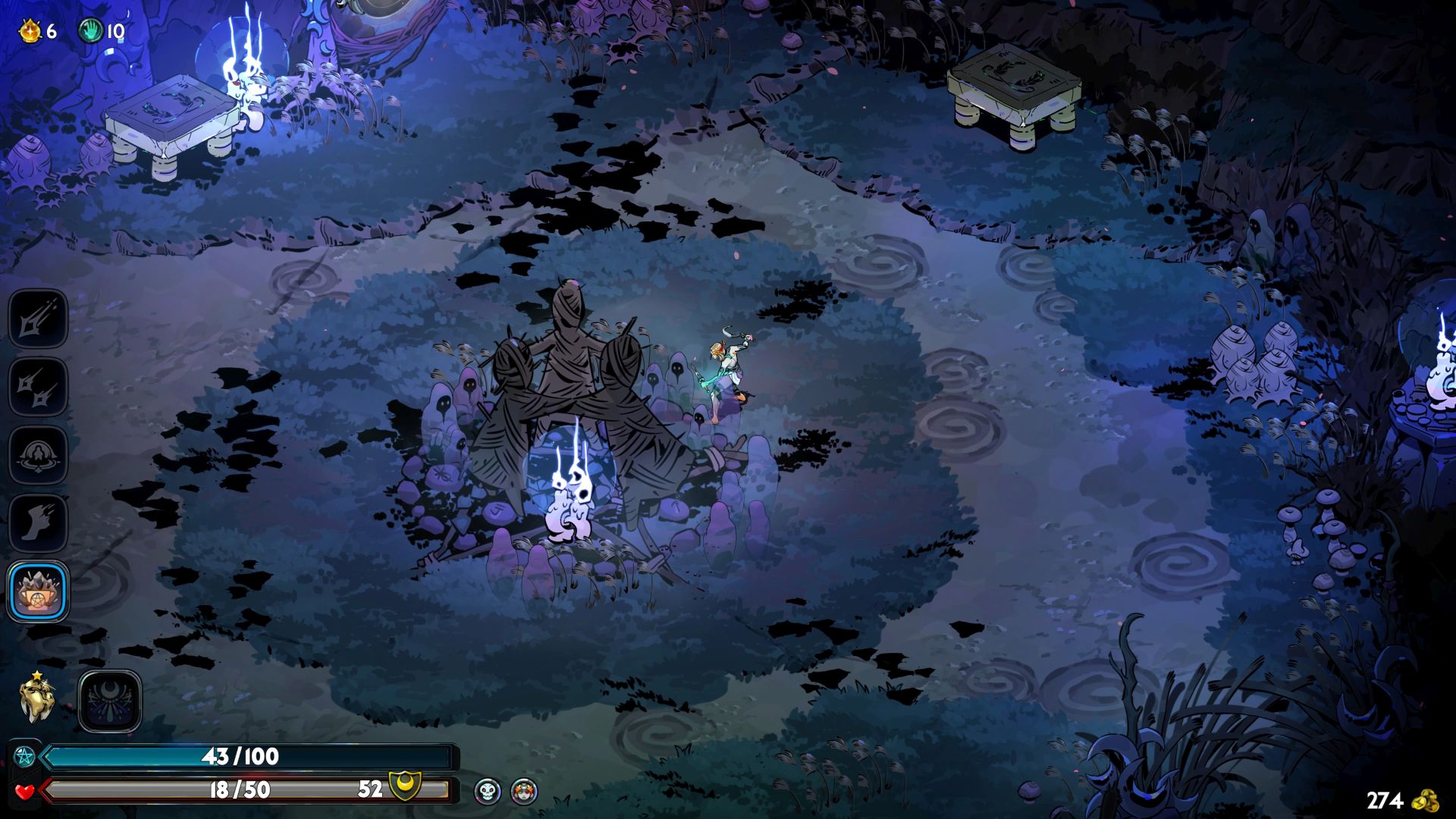This screenshot has height=819, width=1456.
Task: Select the Attack boon slot
Action: (x=38, y=318)
